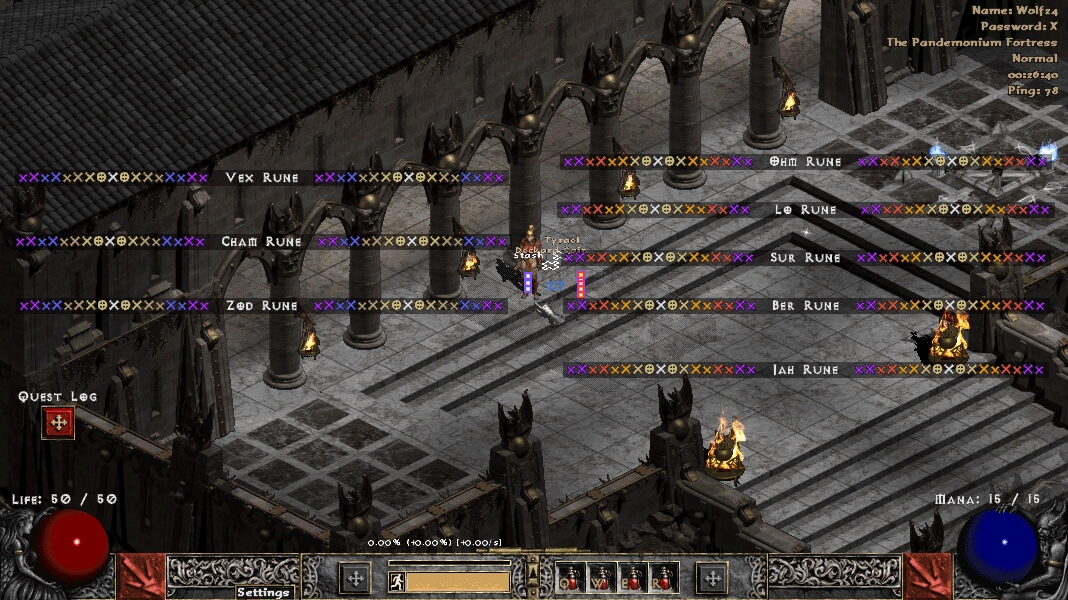
Task: Pick up the Jah Rune label
Action: [805, 370]
